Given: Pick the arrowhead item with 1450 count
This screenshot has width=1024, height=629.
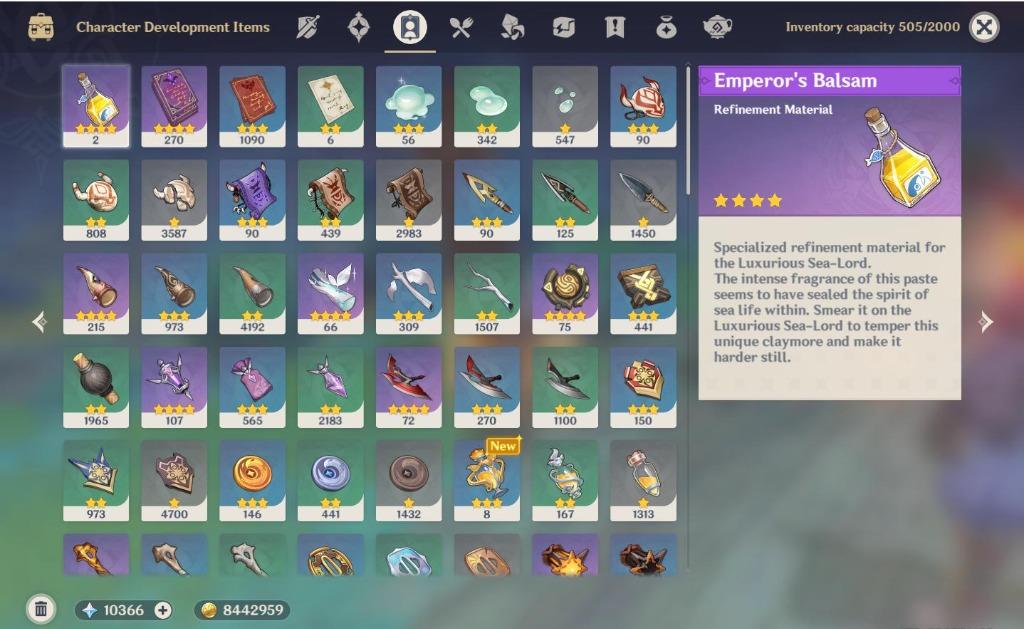Looking at the screenshot, I should [x=643, y=199].
